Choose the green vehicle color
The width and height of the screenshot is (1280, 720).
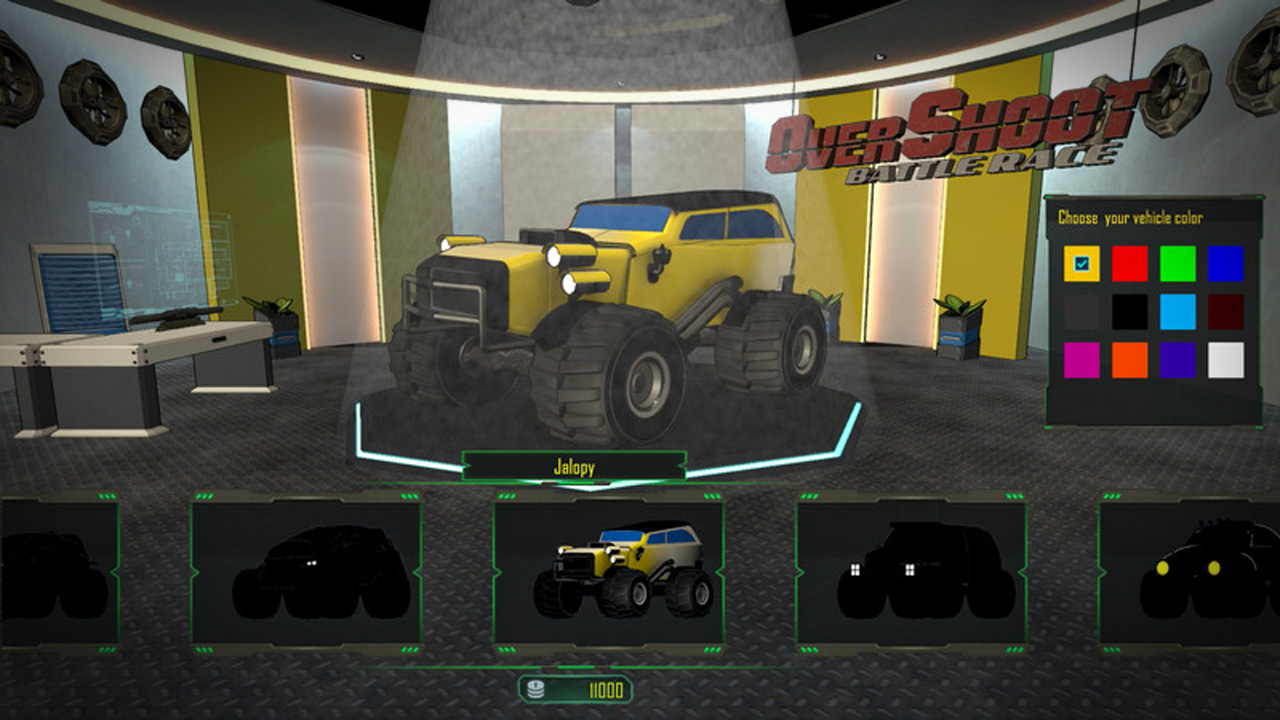click(x=1177, y=263)
